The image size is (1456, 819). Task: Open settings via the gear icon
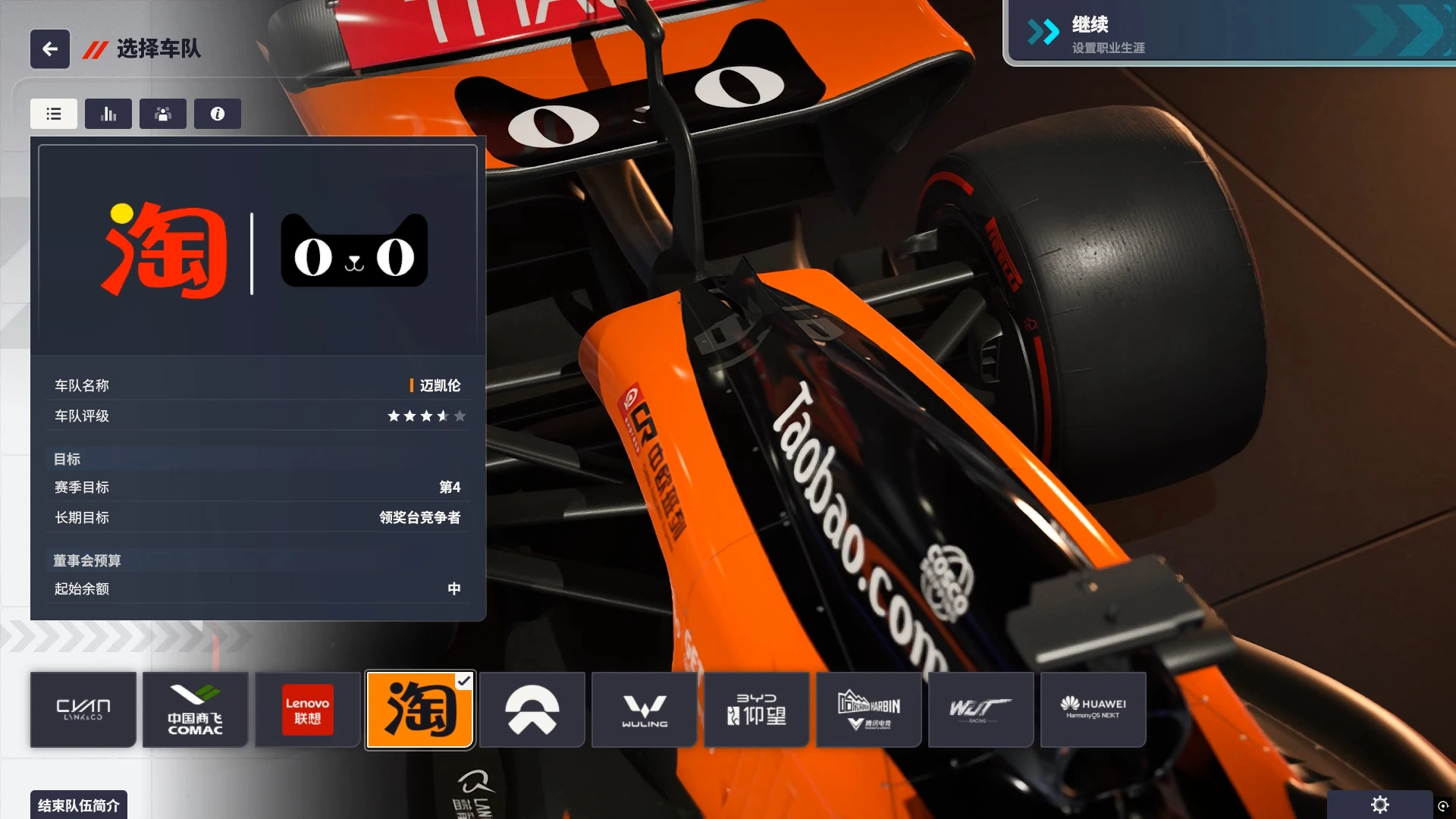click(1380, 805)
